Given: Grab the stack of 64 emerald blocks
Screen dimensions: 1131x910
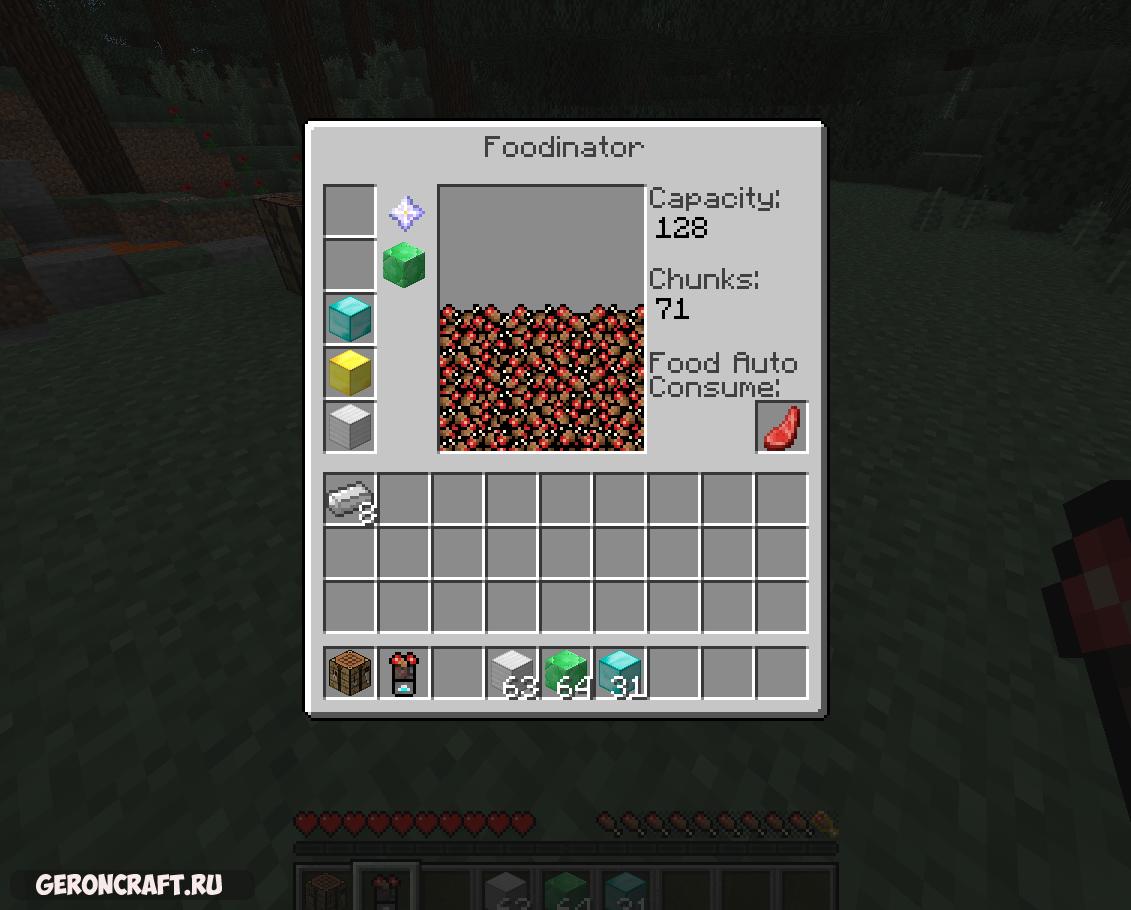Looking at the screenshot, I should click(566, 673).
